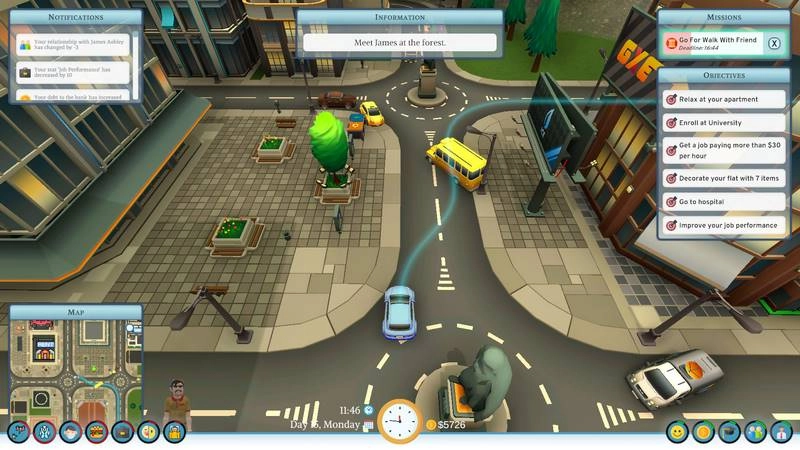The height and width of the screenshot is (450, 800).
Task: Open the Relax at your apartment objective
Action: (x=724, y=99)
